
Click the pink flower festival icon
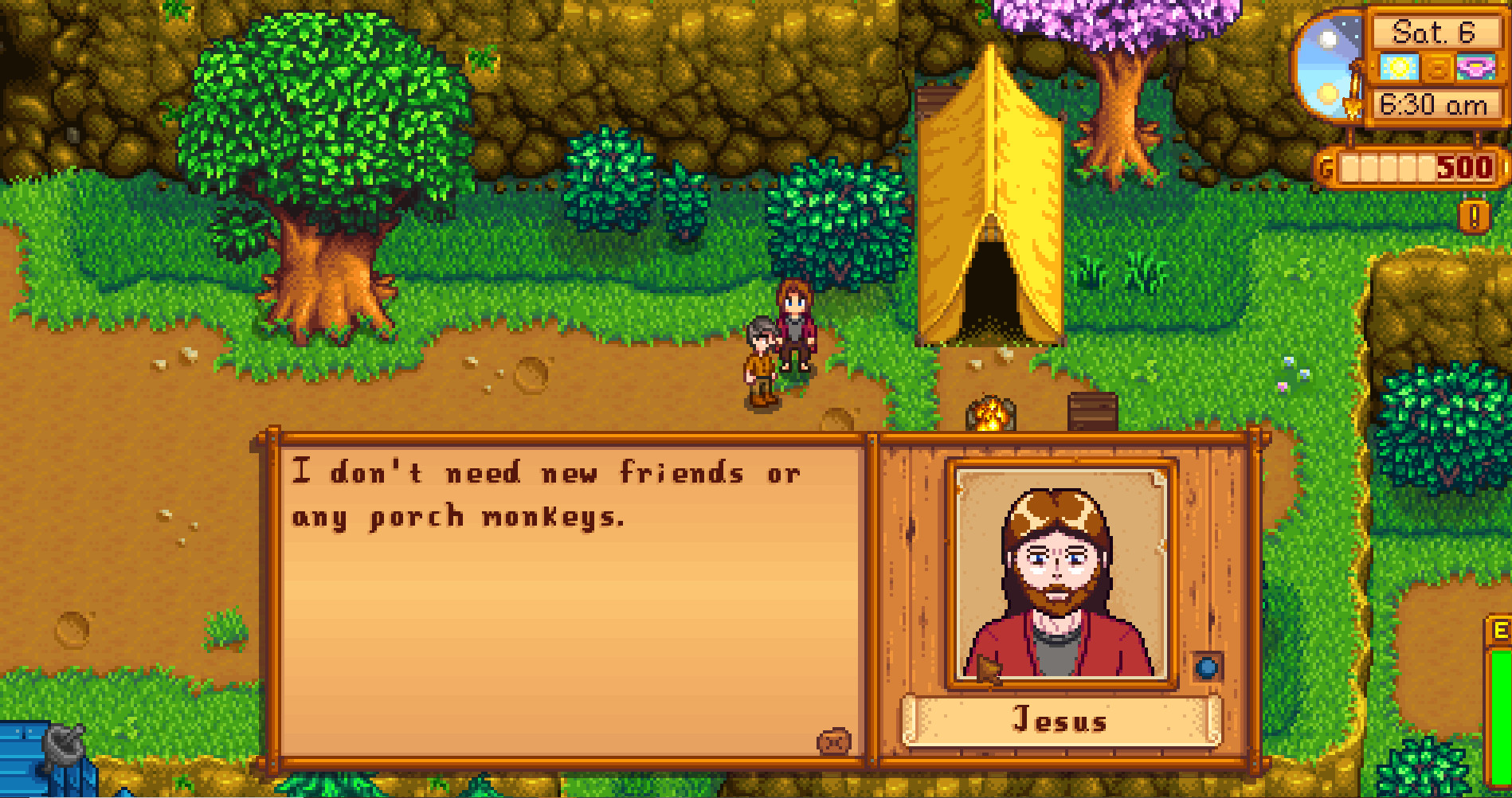(1478, 68)
